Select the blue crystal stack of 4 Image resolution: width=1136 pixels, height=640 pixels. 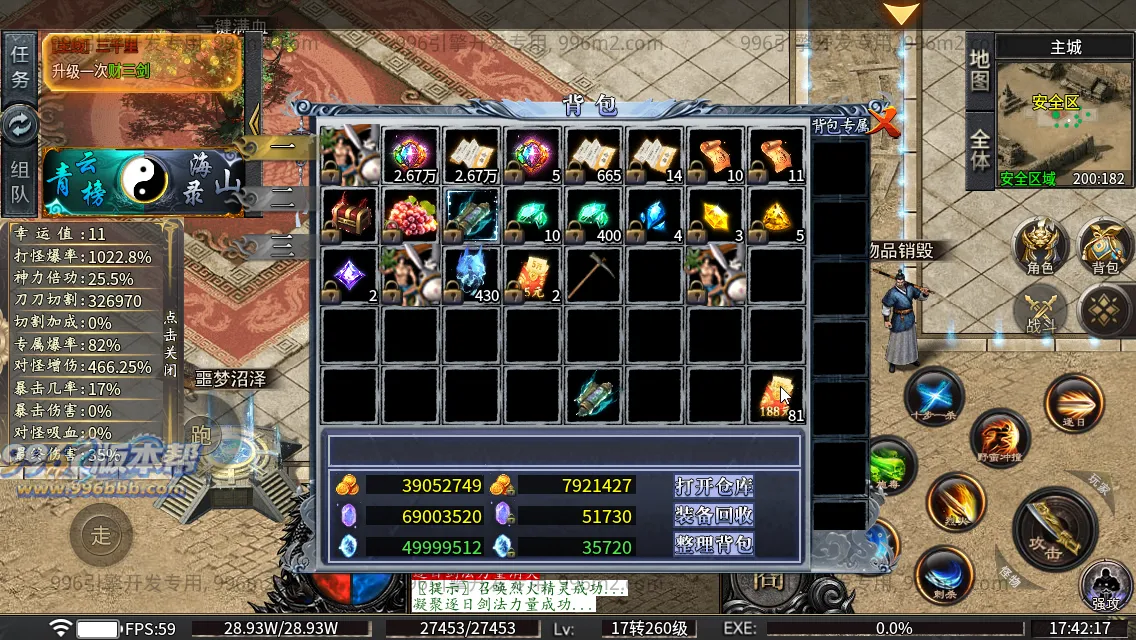654,214
